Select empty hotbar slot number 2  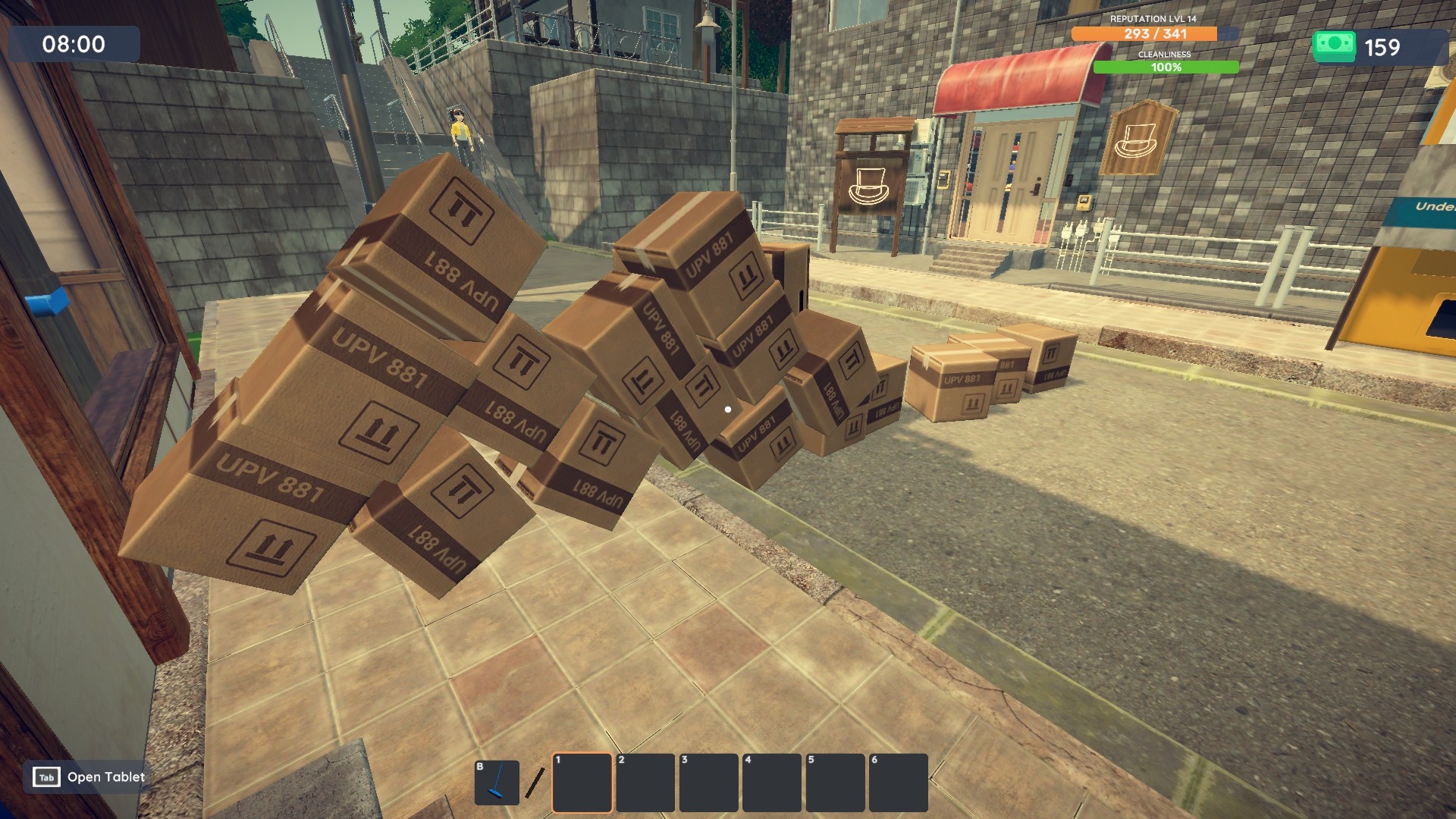[x=645, y=783]
